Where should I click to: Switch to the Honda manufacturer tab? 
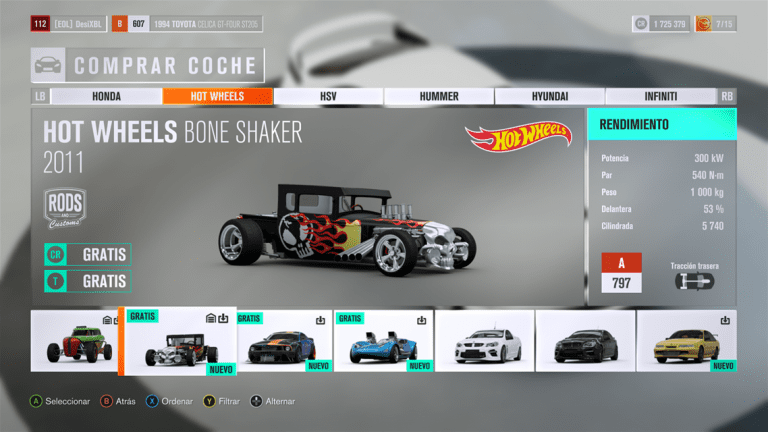pos(106,96)
